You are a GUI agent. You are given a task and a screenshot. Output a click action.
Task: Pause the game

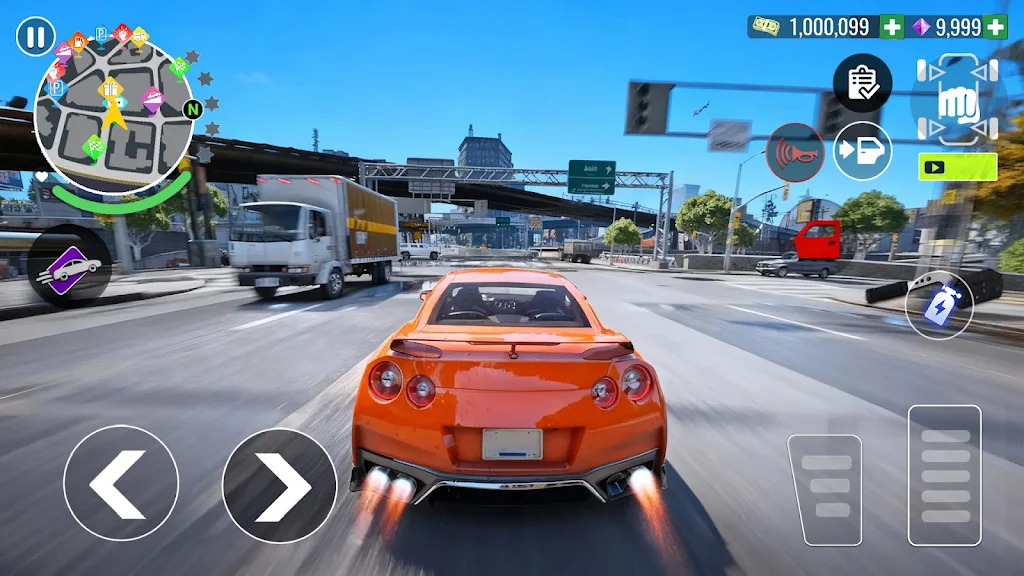[x=35, y=37]
